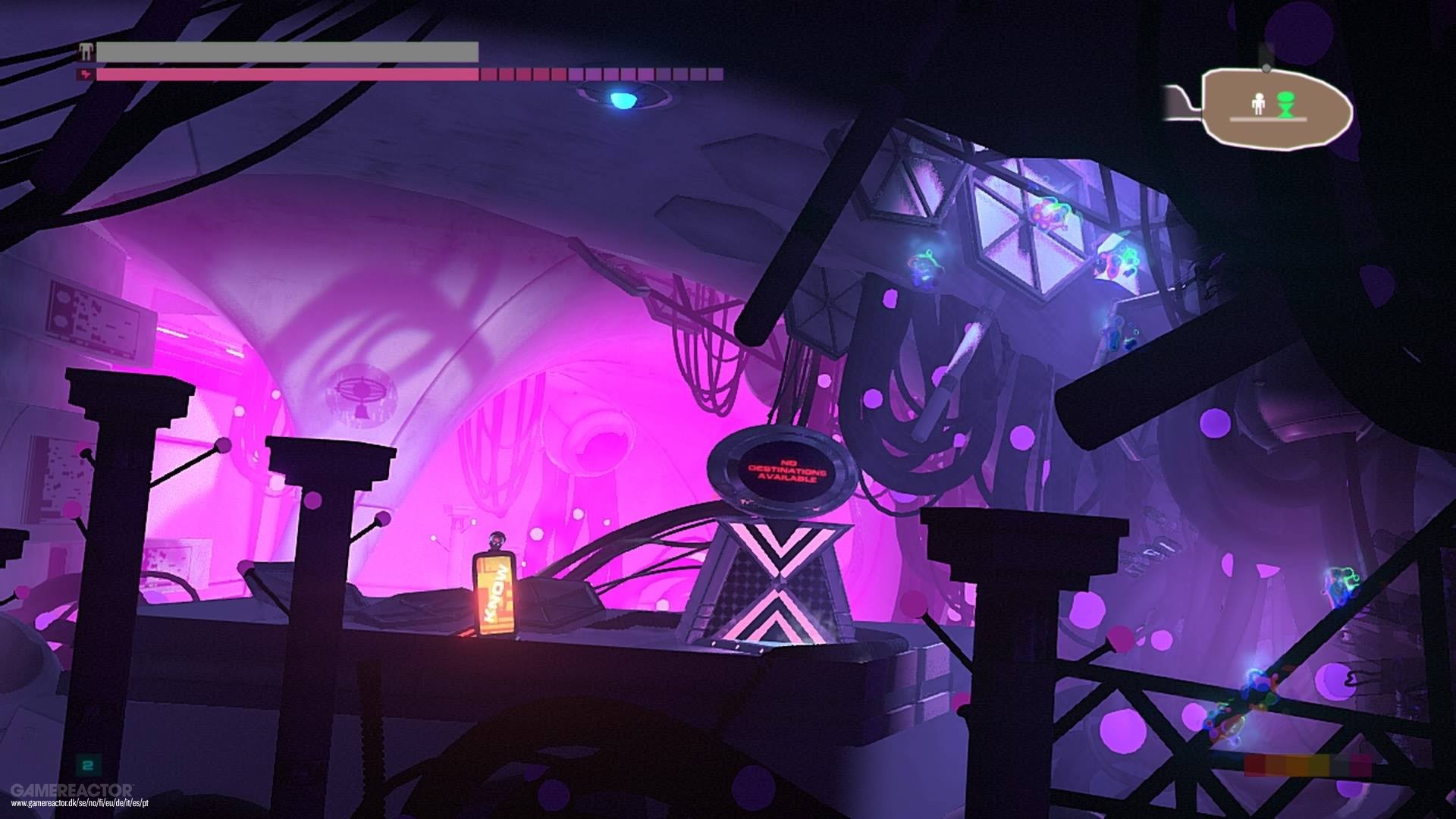Expand the segmented energy cell row
Image resolution: width=1456 pixels, height=819 pixels.
click(x=599, y=76)
